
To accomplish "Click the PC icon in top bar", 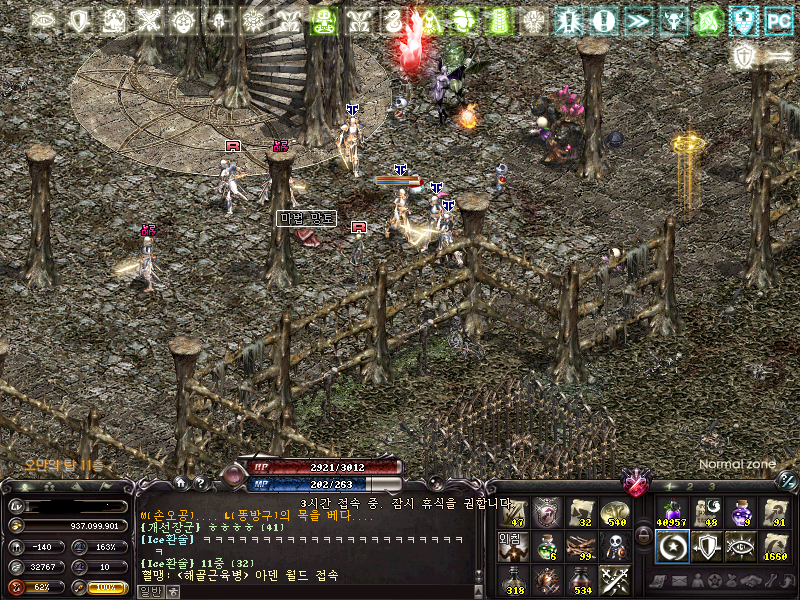I will click(x=777, y=20).
